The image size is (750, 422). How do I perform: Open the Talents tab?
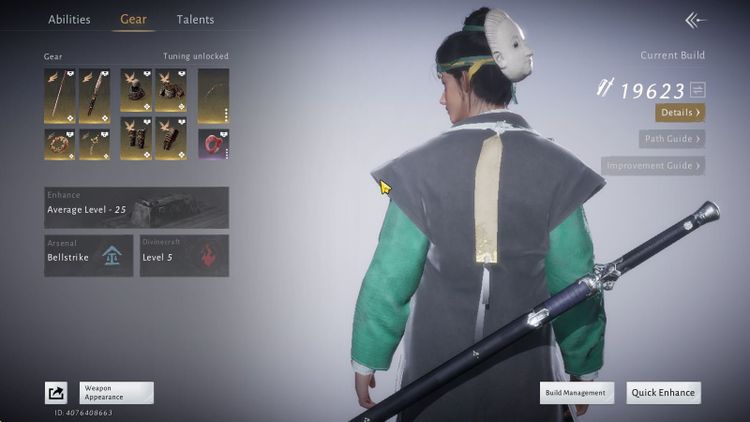click(x=195, y=19)
